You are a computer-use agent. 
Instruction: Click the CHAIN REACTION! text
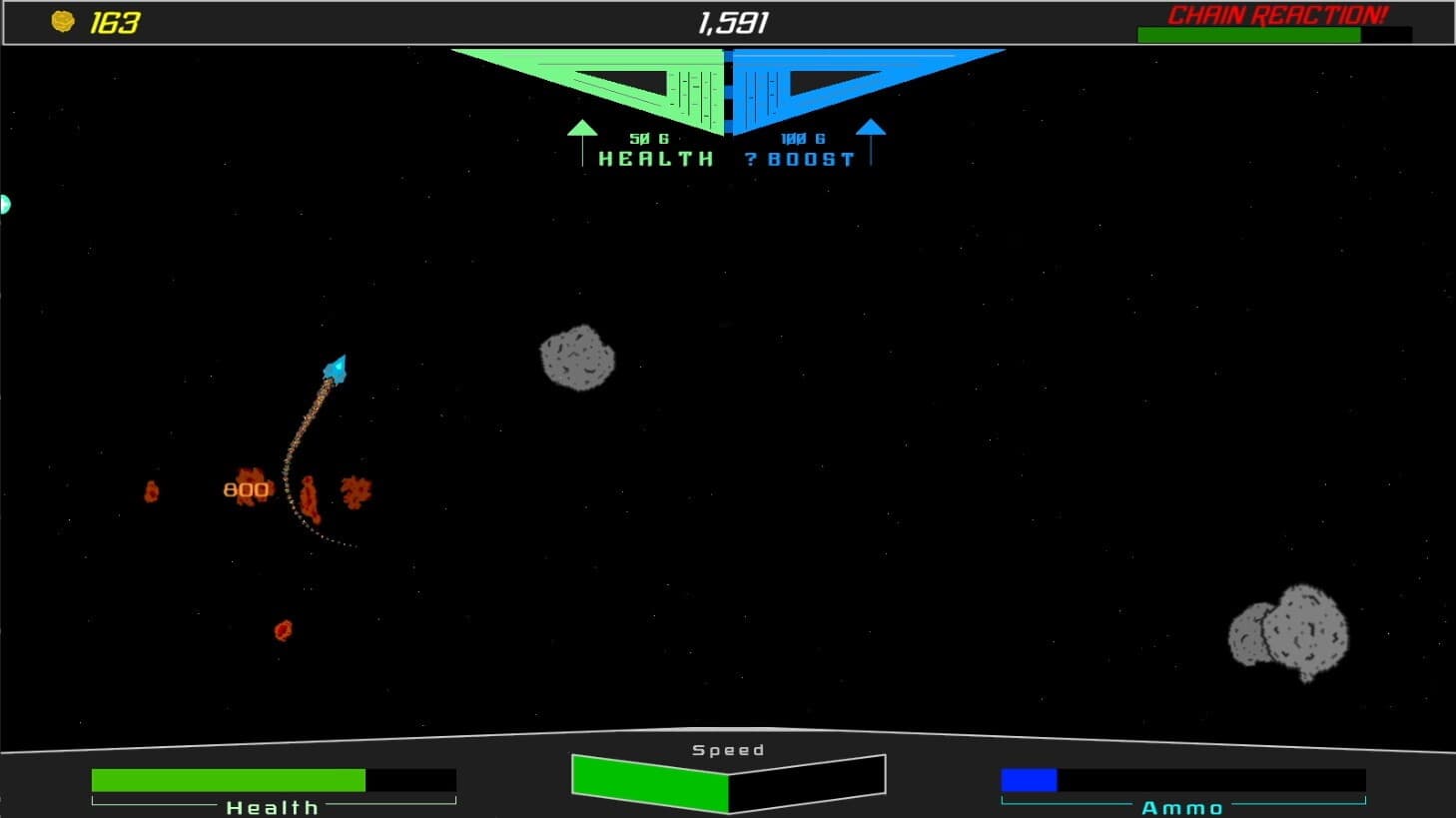click(x=1278, y=13)
